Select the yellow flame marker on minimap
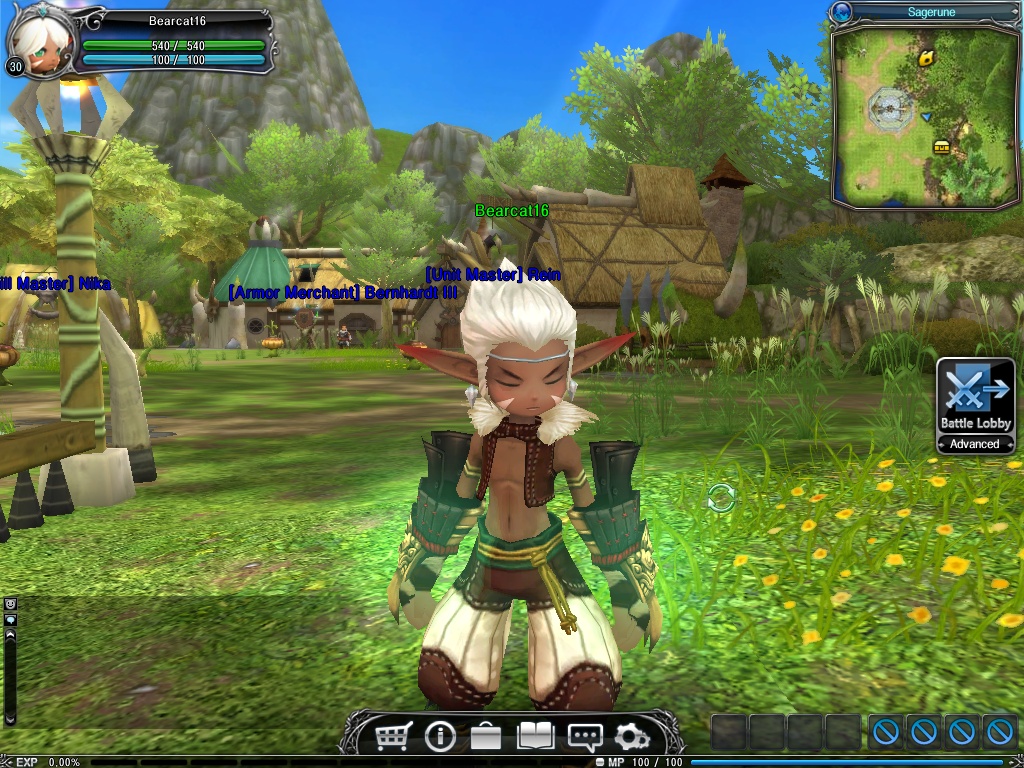This screenshot has width=1024, height=768. click(x=927, y=58)
